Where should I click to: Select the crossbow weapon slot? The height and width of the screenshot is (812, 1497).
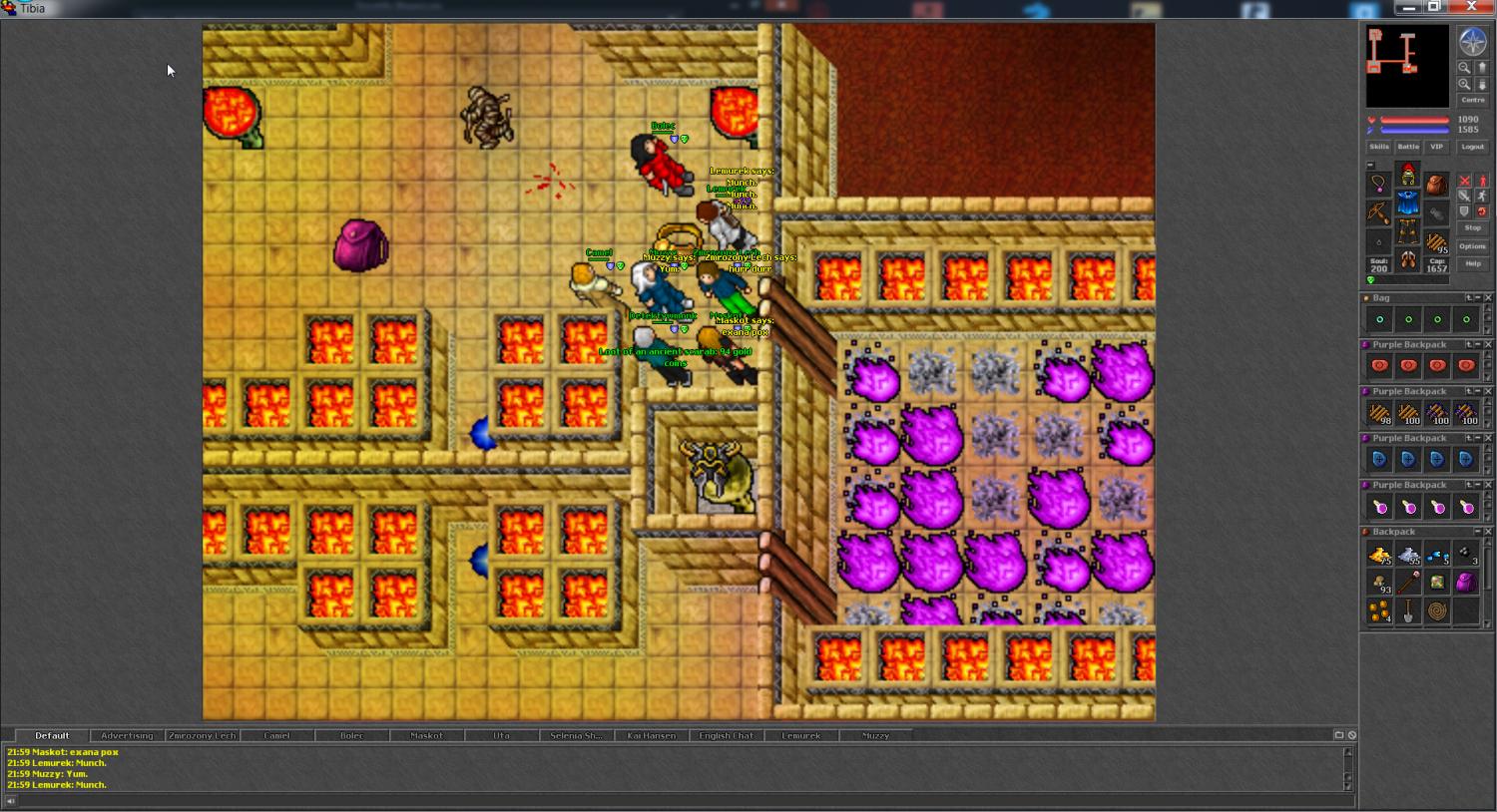[x=1378, y=212]
